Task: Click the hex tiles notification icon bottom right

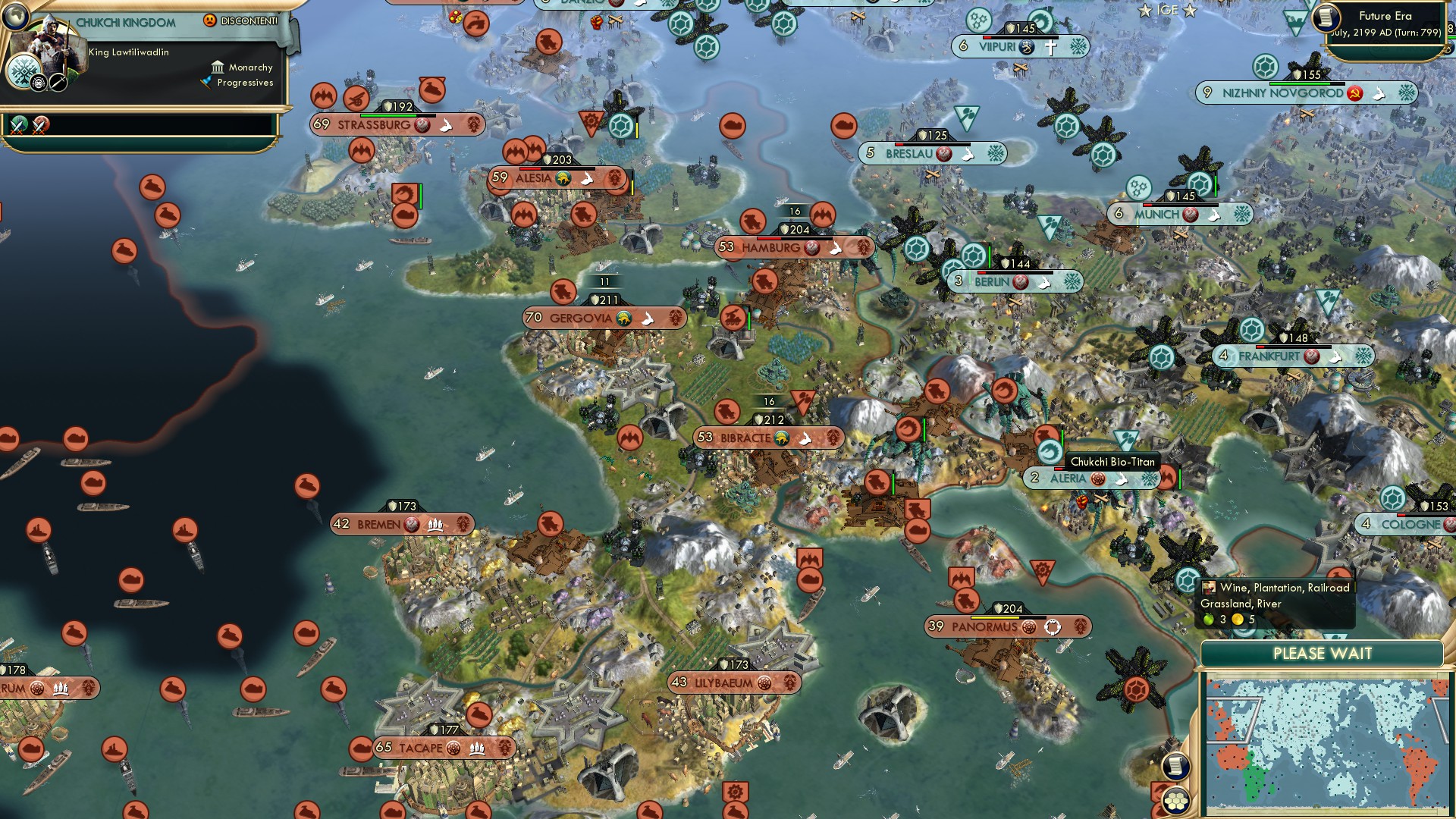Action: point(1175,801)
